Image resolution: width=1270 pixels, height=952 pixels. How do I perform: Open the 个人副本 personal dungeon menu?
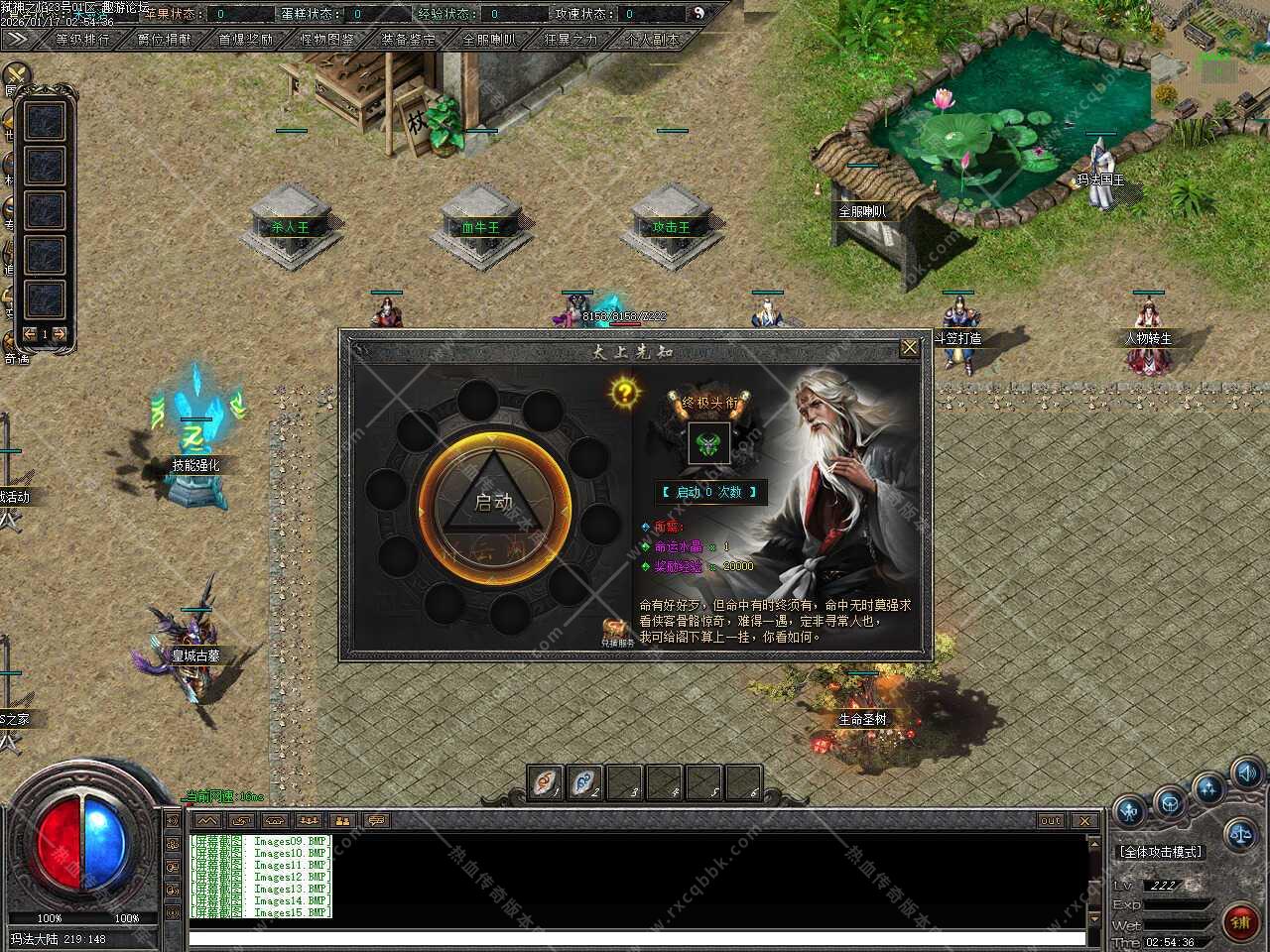tap(652, 40)
